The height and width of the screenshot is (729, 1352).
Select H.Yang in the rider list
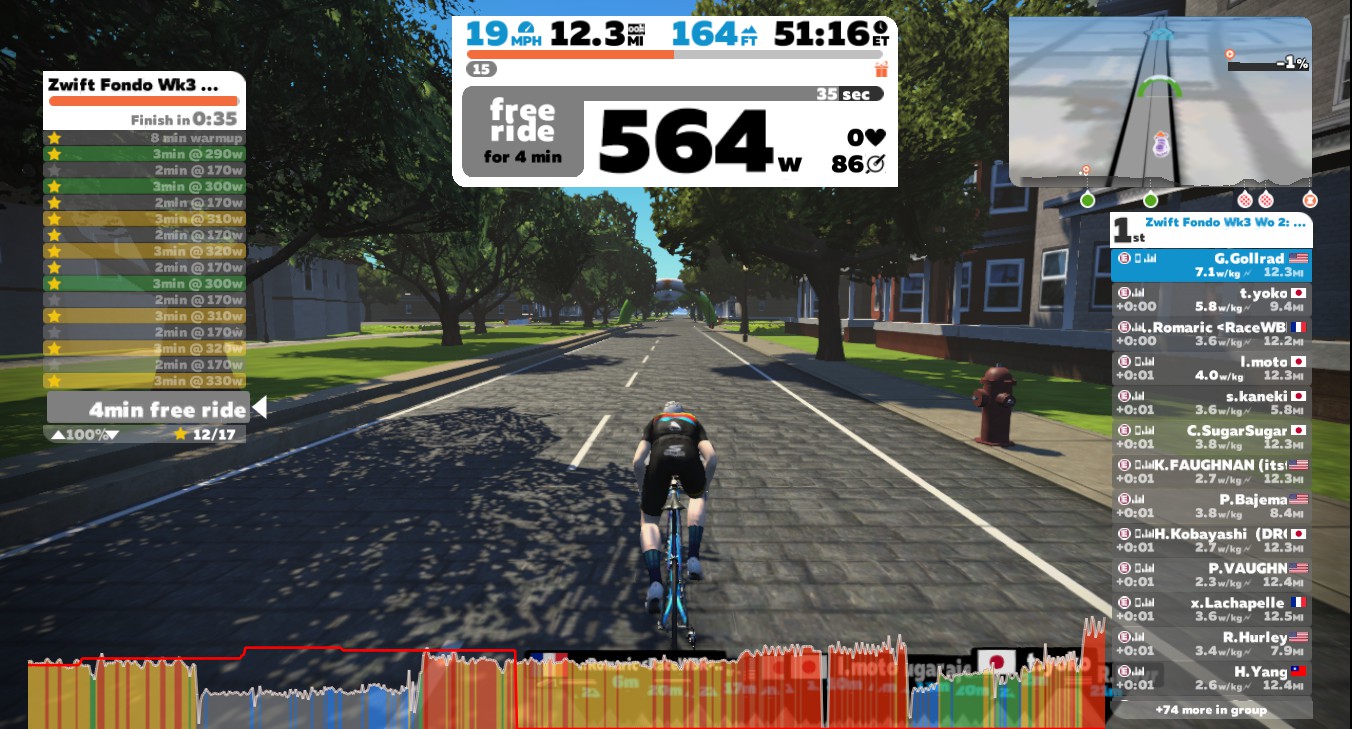tap(1211, 678)
